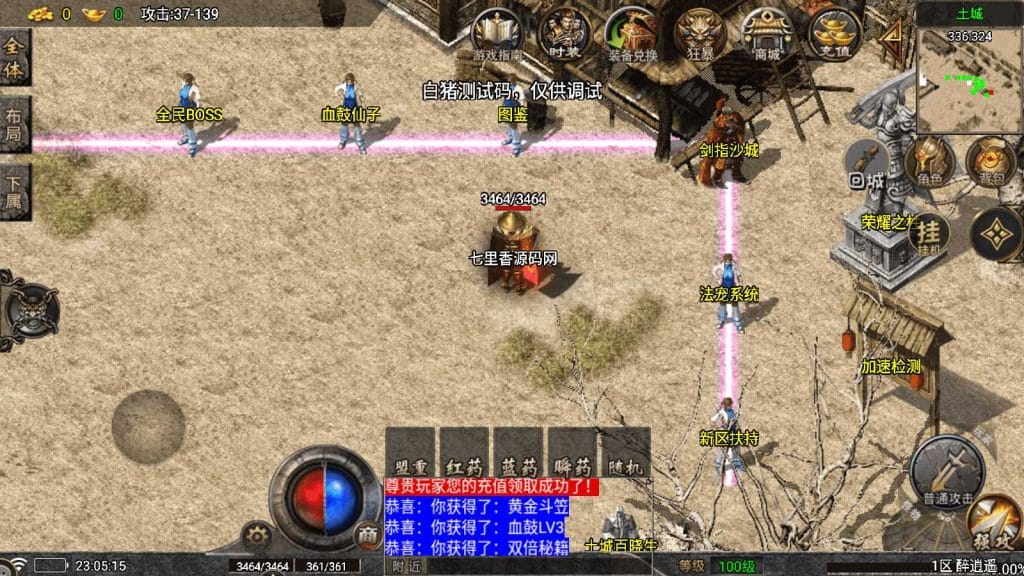Open settings with the gear icon

257,536
